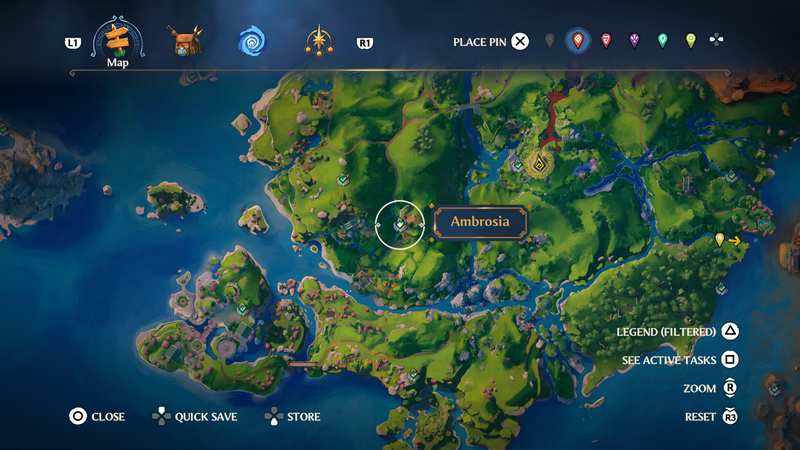
Task: Open the Map tab with the signpost icon
Action: 118,41
